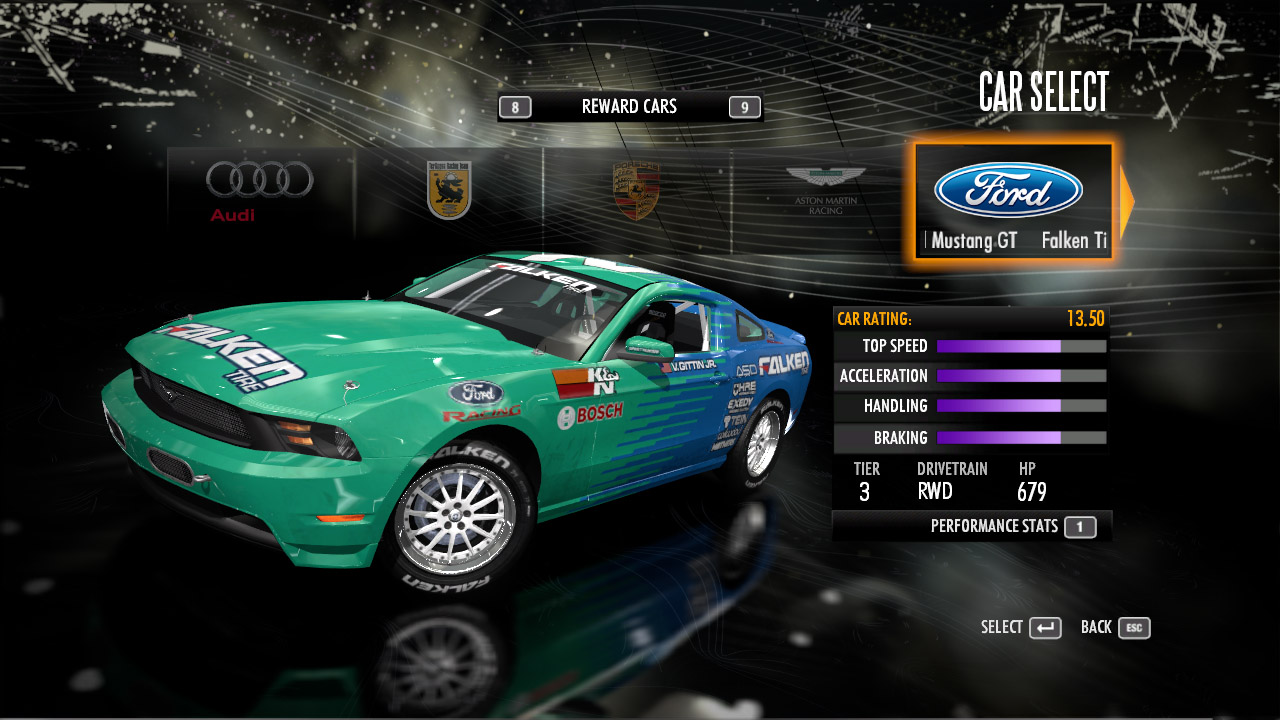Screen dimensions: 1280x720
Task: Click the highlighted Ford Mustang GT tile
Action: tap(1012, 201)
